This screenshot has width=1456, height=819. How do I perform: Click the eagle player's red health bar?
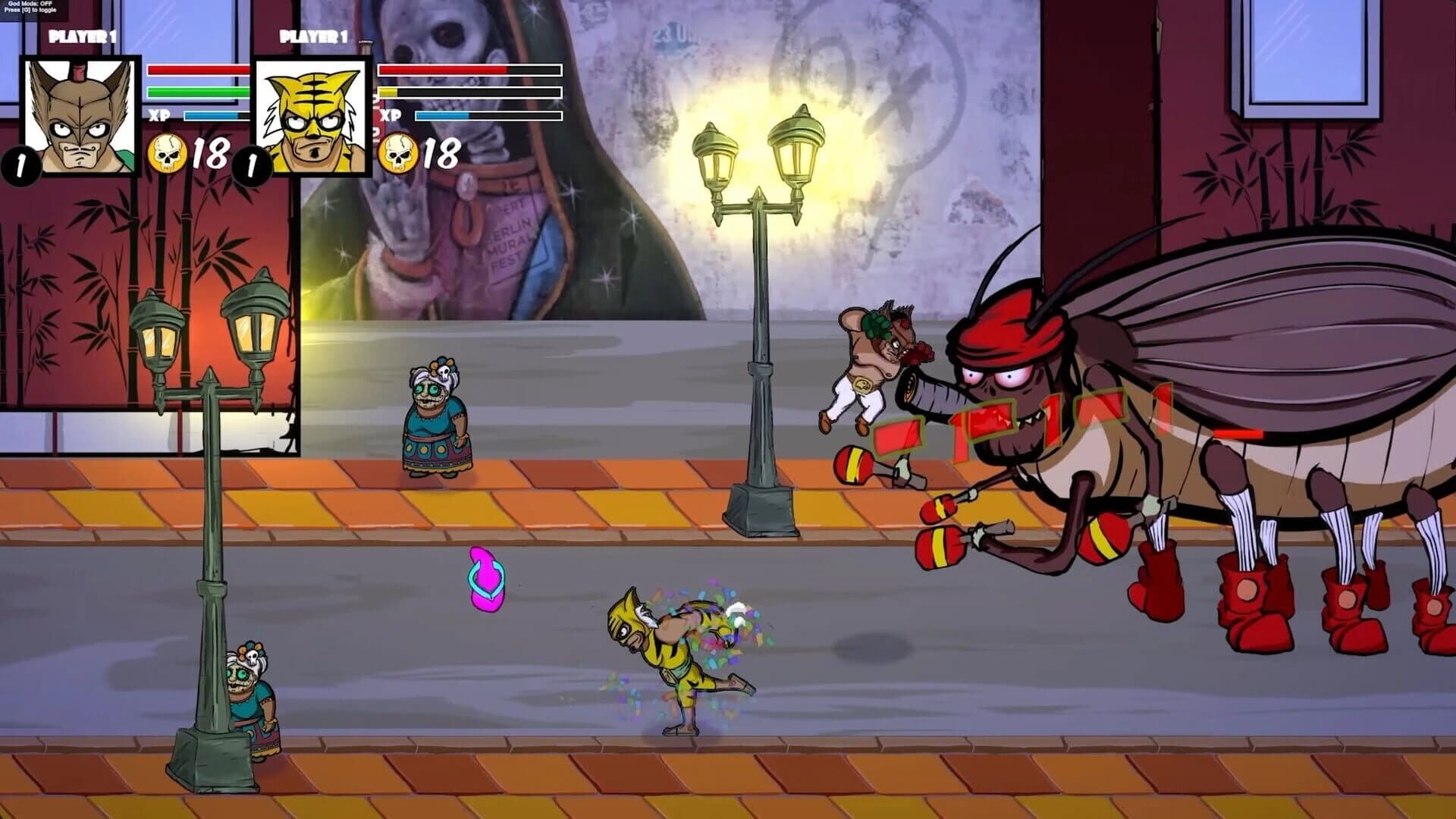click(196, 71)
